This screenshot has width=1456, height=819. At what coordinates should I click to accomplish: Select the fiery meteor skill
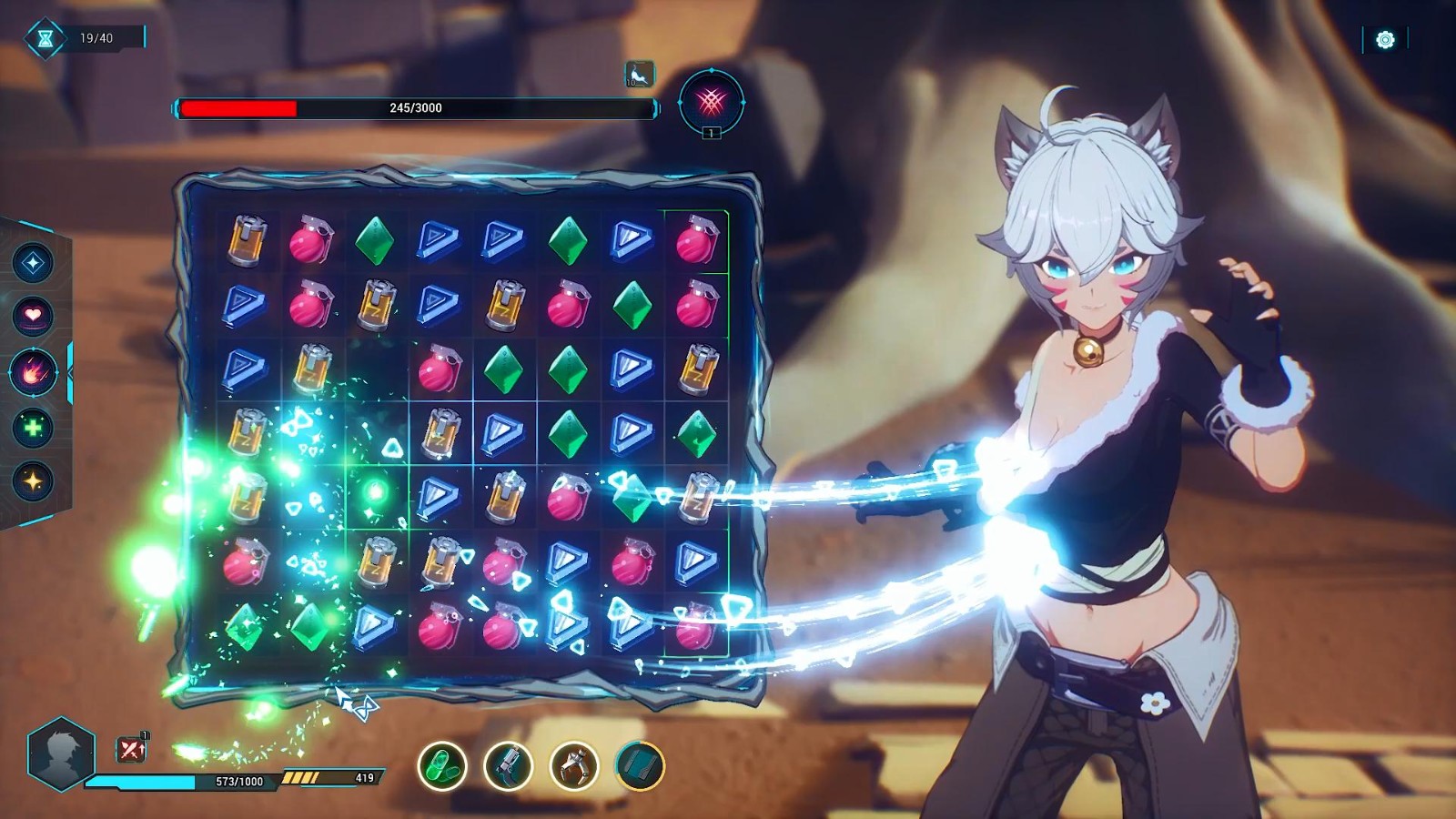[34, 372]
